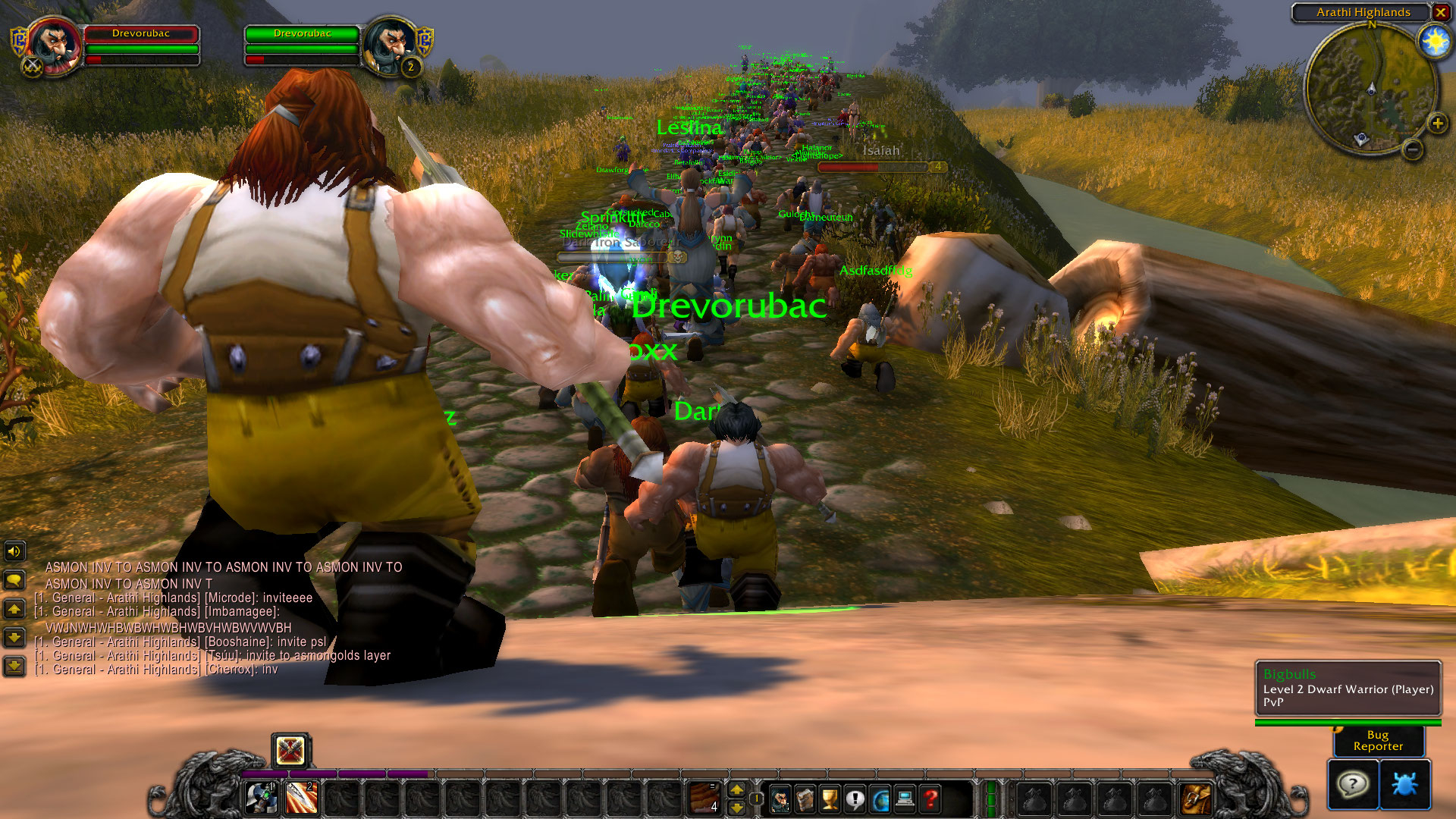The image size is (1456, 819).
Task: Open the red question mark help button
Action: [x=930, y=799]
